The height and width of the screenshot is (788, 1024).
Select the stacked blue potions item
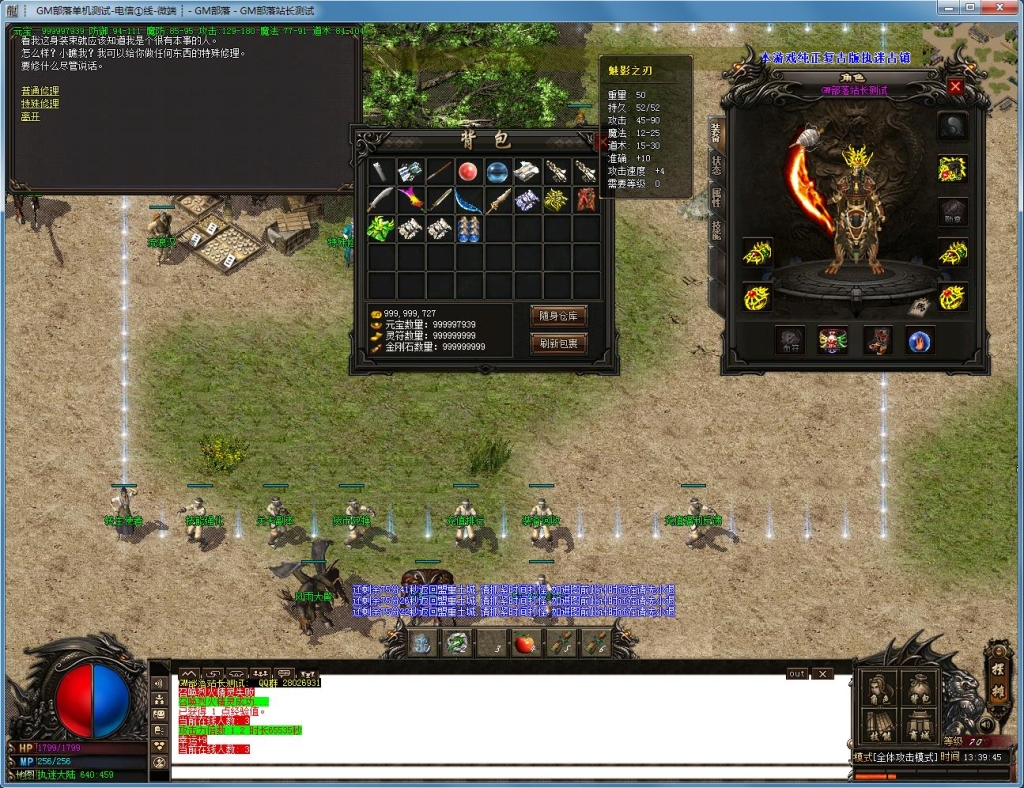pos(468,229)
